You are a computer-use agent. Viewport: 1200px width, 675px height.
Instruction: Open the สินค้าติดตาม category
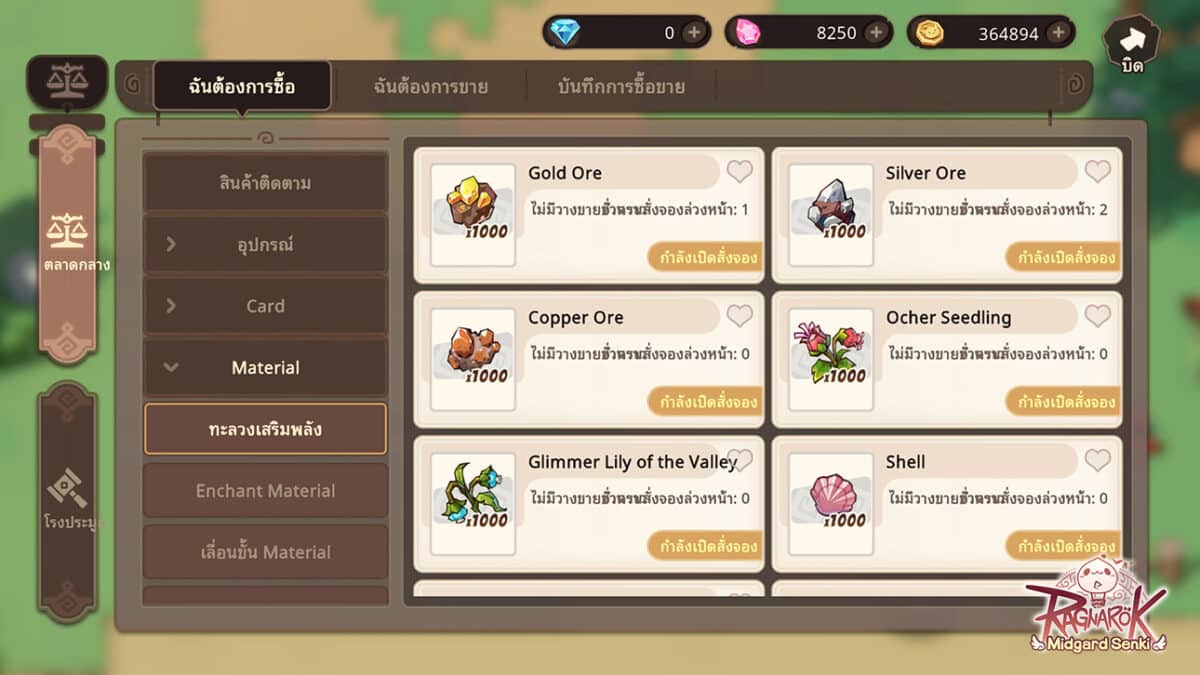265,183
